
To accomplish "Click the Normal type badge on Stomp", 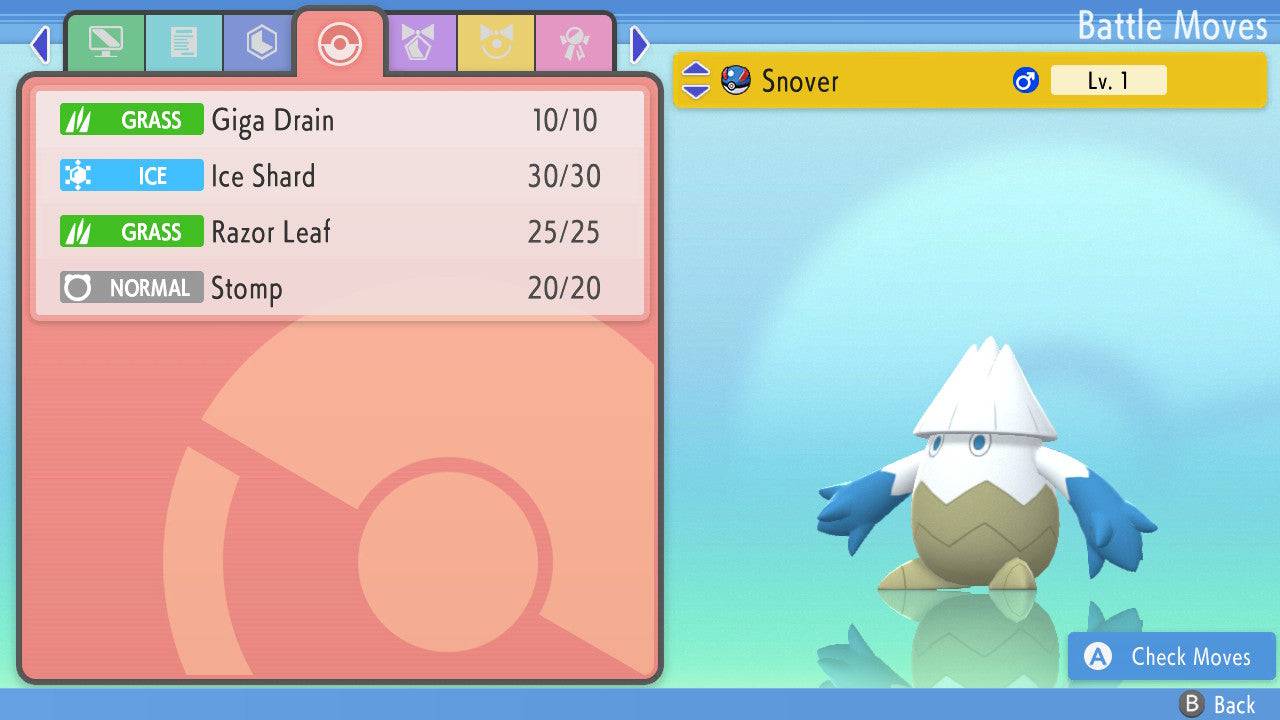I will coord(131,287).
